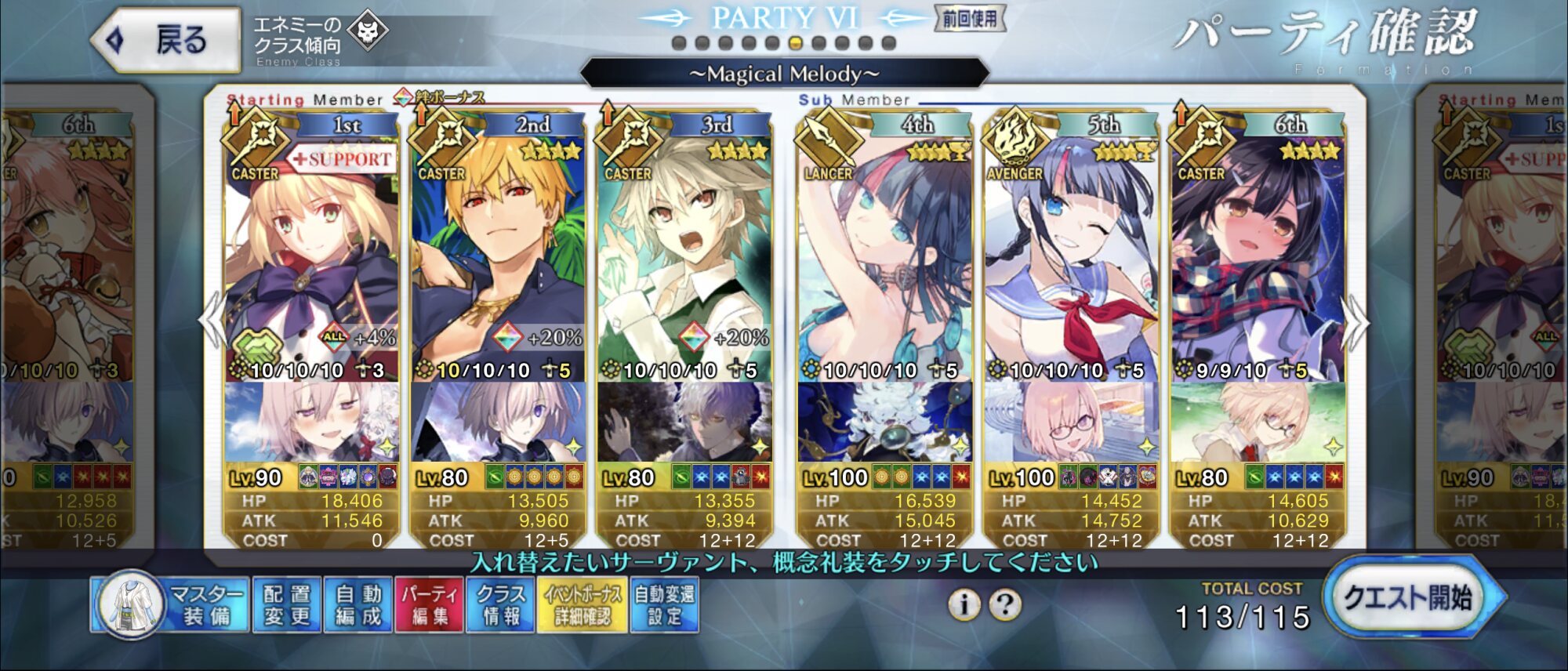1568x671 pixels.
Task: Choose the 配置変更 arrangement button
Action: click(x=287, y=605)
